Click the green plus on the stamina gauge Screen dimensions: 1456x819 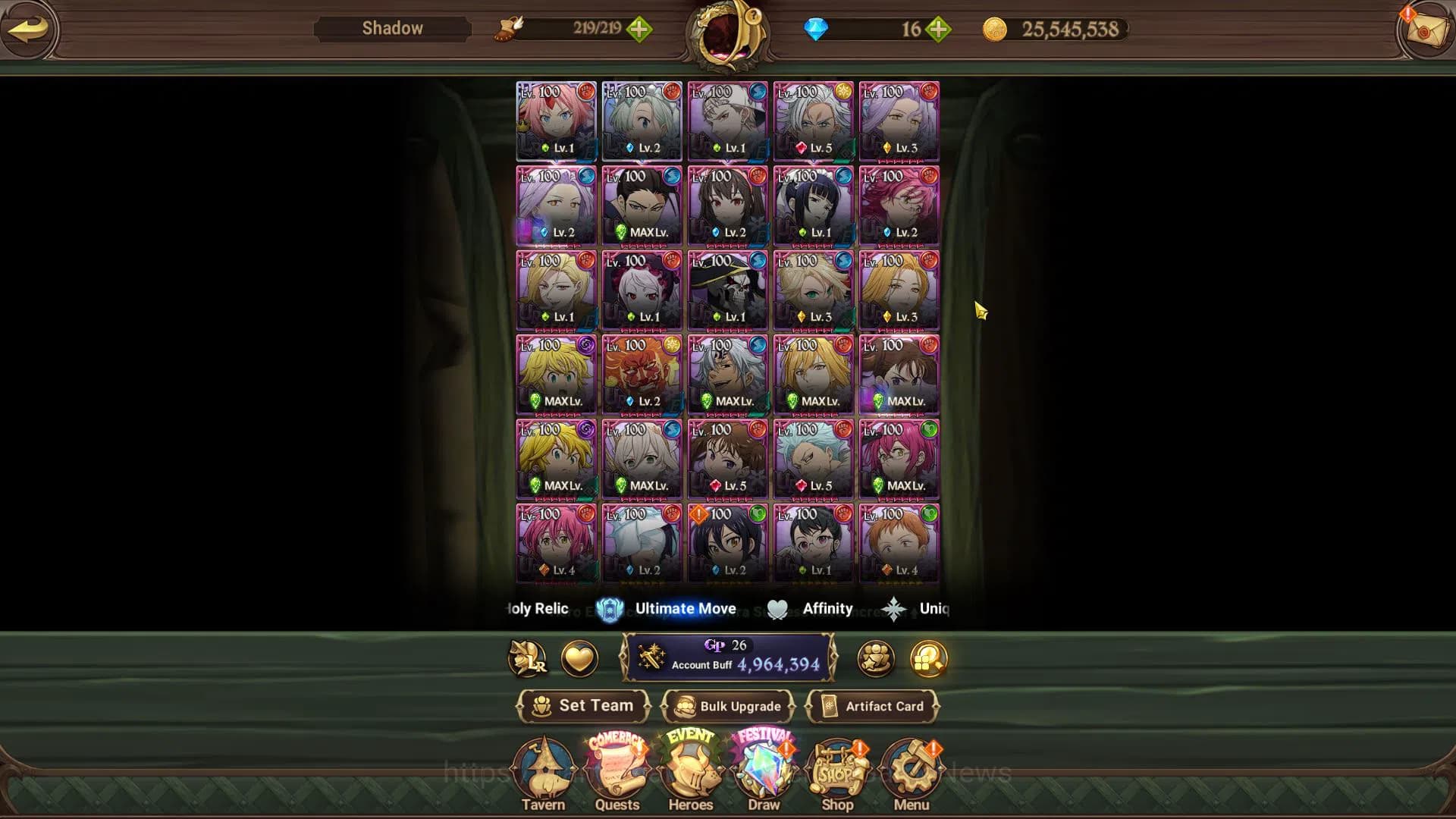pyautogui.click(x=641, y=30)
